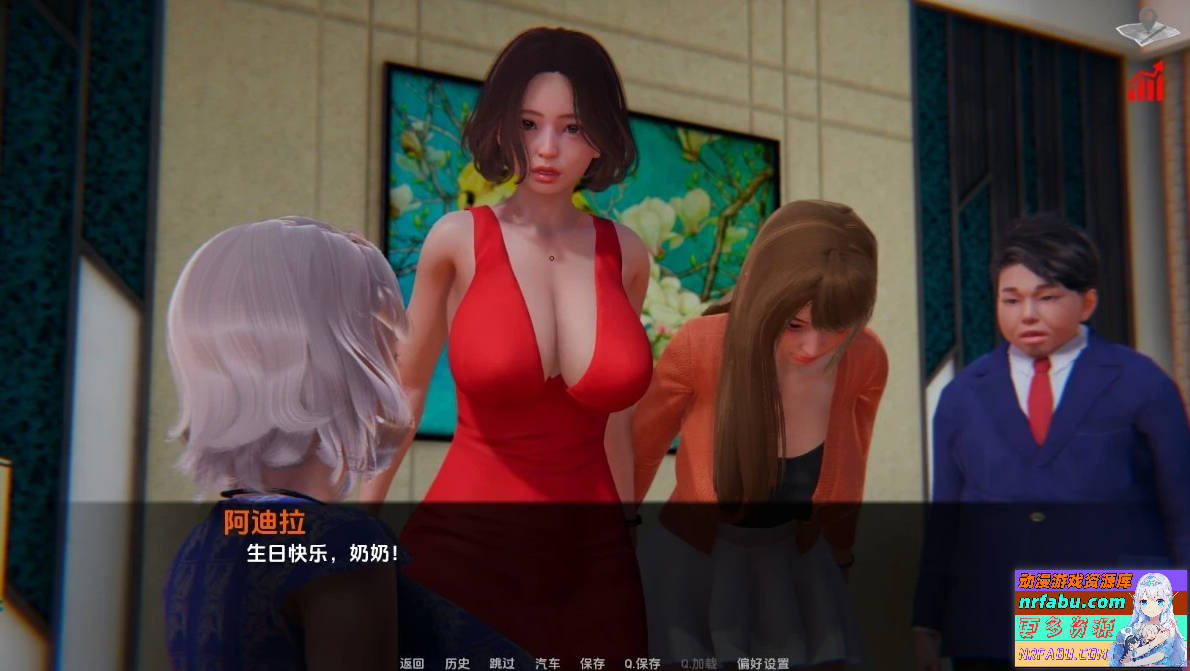
Task: Toggle 汽车 (Auto) mode
Action: pyautogui.click(x=547, y=663)
